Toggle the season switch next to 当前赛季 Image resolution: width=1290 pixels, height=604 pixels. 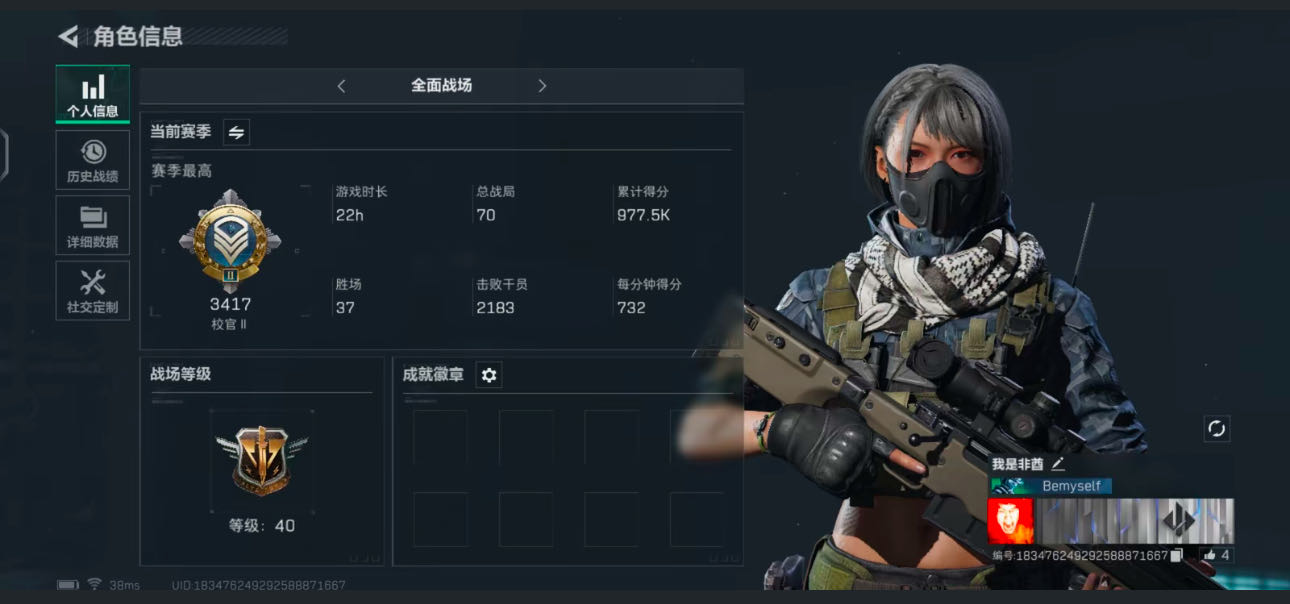[x=236, y=132]
